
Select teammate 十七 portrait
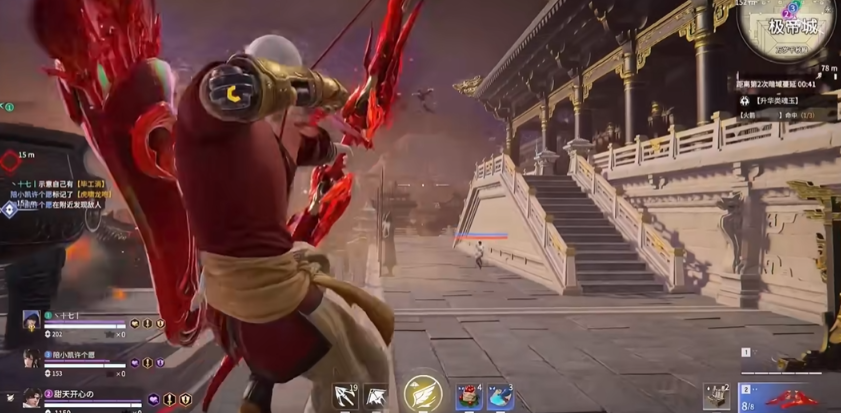click(31, 320)
